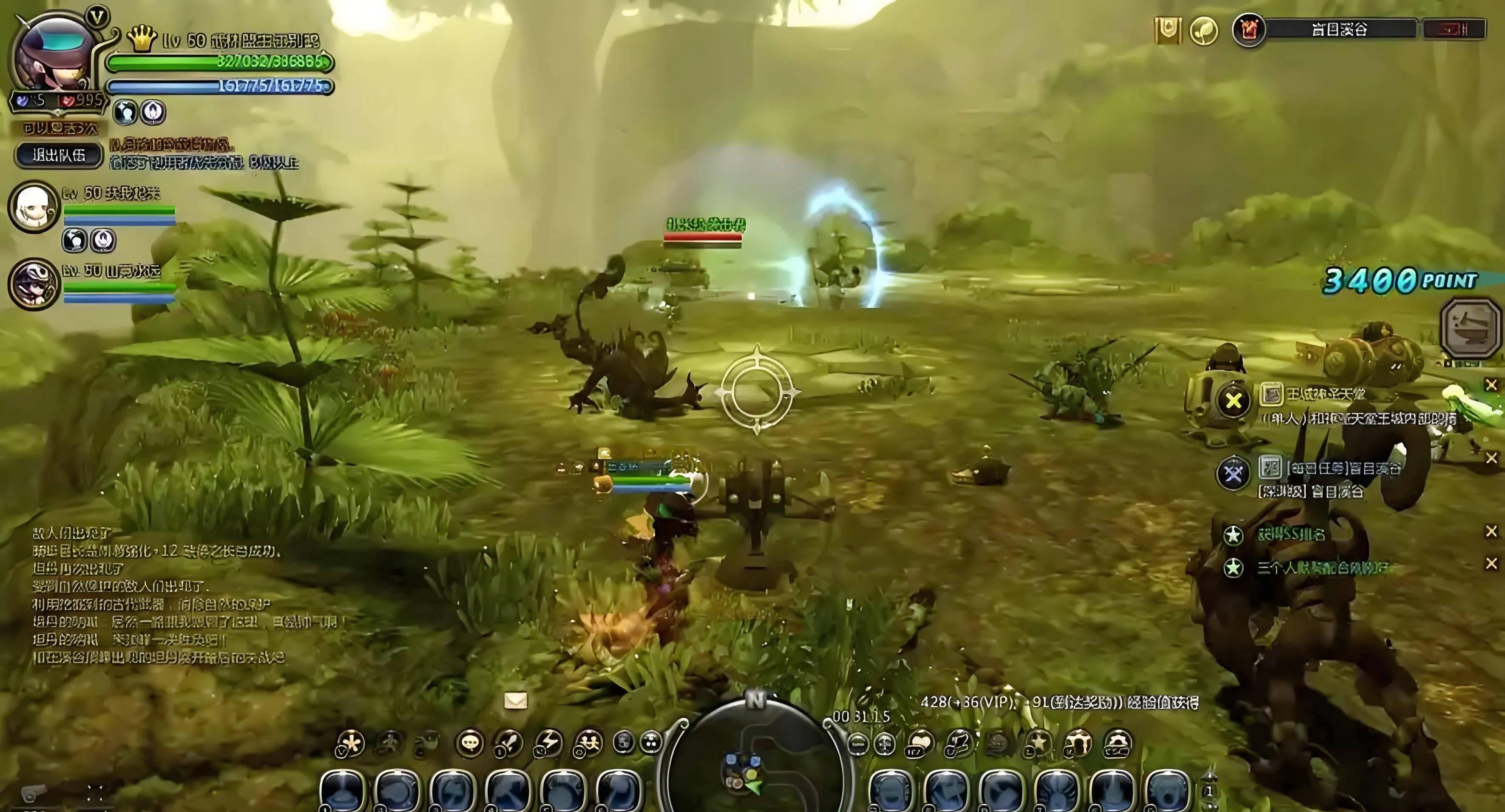Click the 退出队伍 leave party button
Image resolution: width=1505 pixels, height=812 pixels.
pyautogui.click(x=59, y=156)
